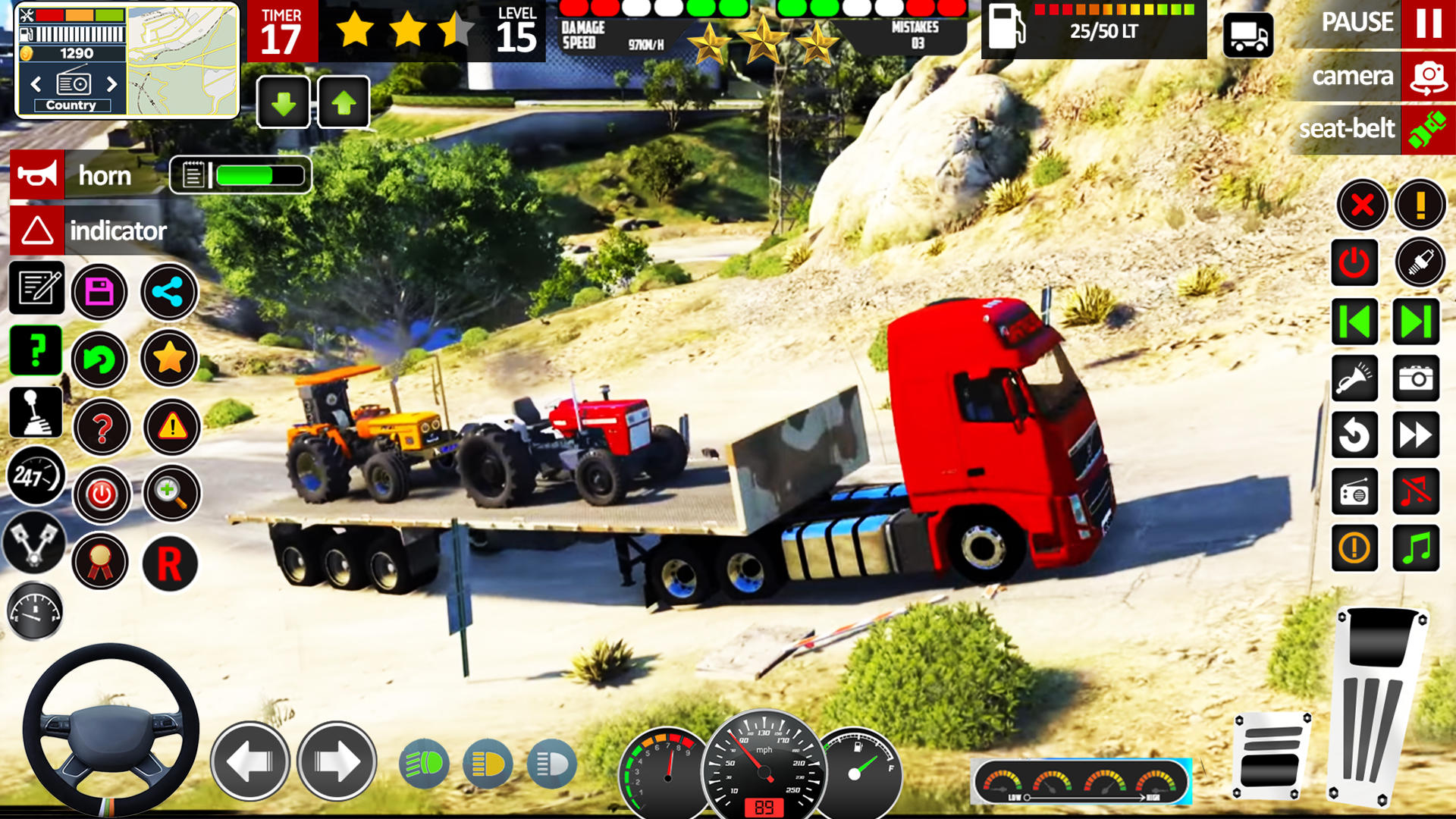Expand country map with right chevron
Image resolution: width=1456 pixels, height=819 pixels.
(x=113, y=83)
